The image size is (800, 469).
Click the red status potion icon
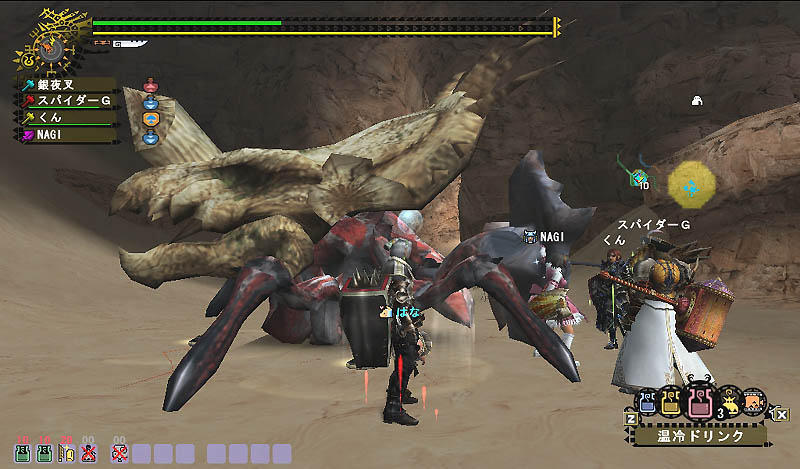151,86
